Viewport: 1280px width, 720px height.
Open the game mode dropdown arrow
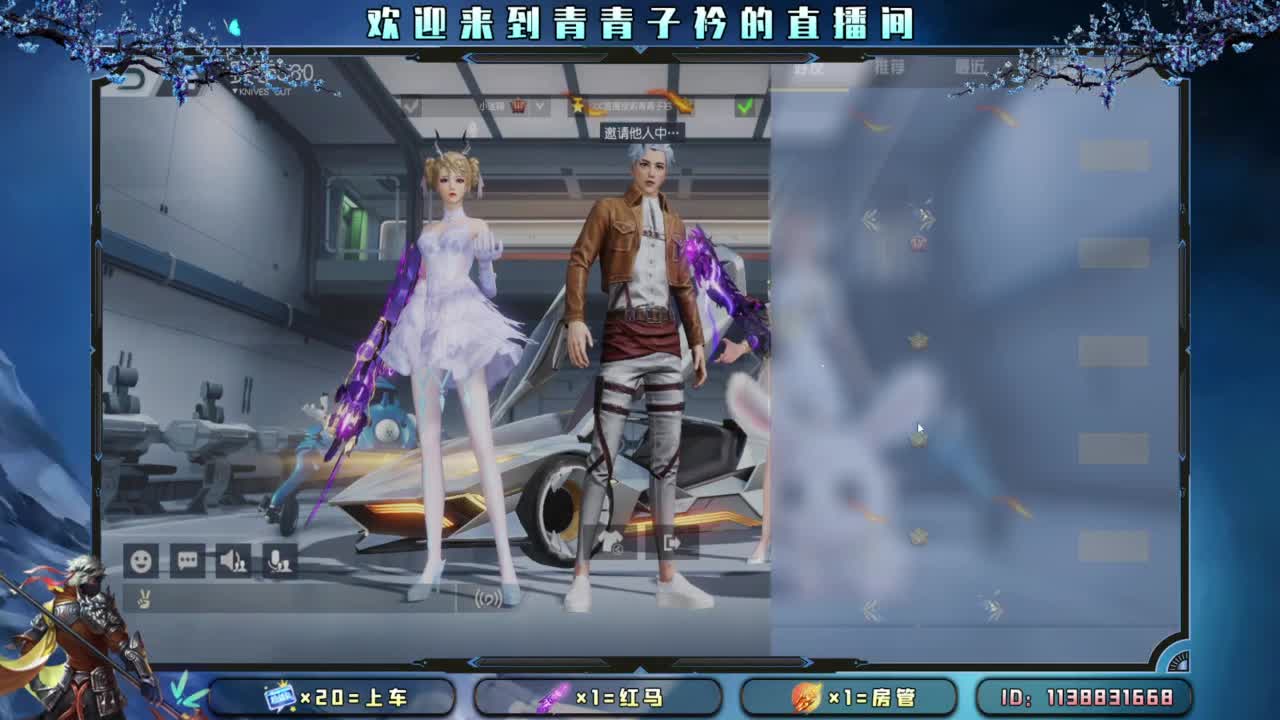[x=538, y=106]
